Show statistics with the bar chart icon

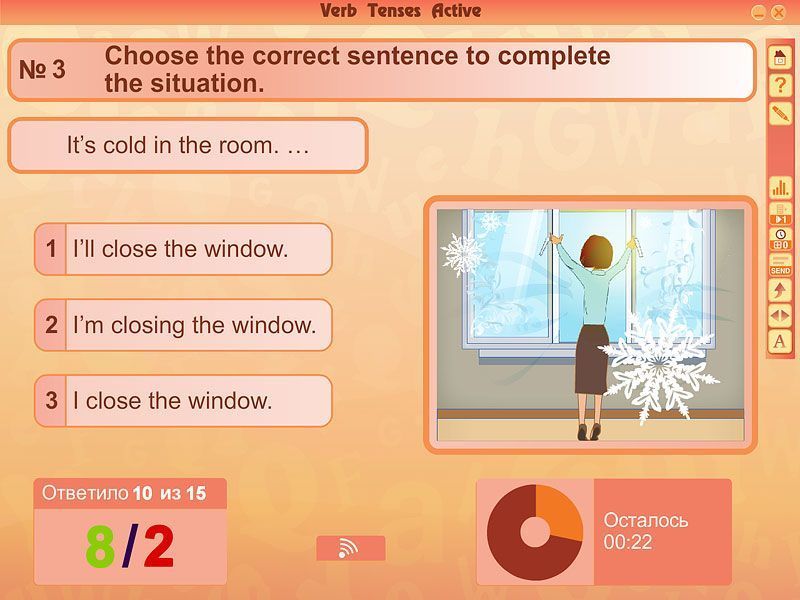(780, 188)
